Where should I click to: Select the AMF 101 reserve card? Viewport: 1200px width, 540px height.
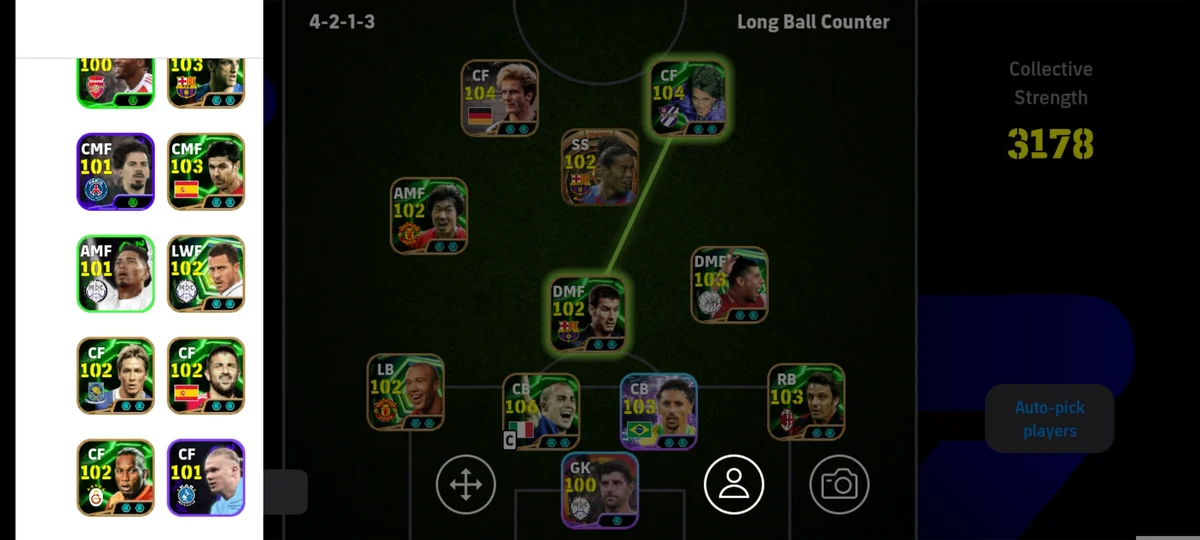tap(116, 274)
